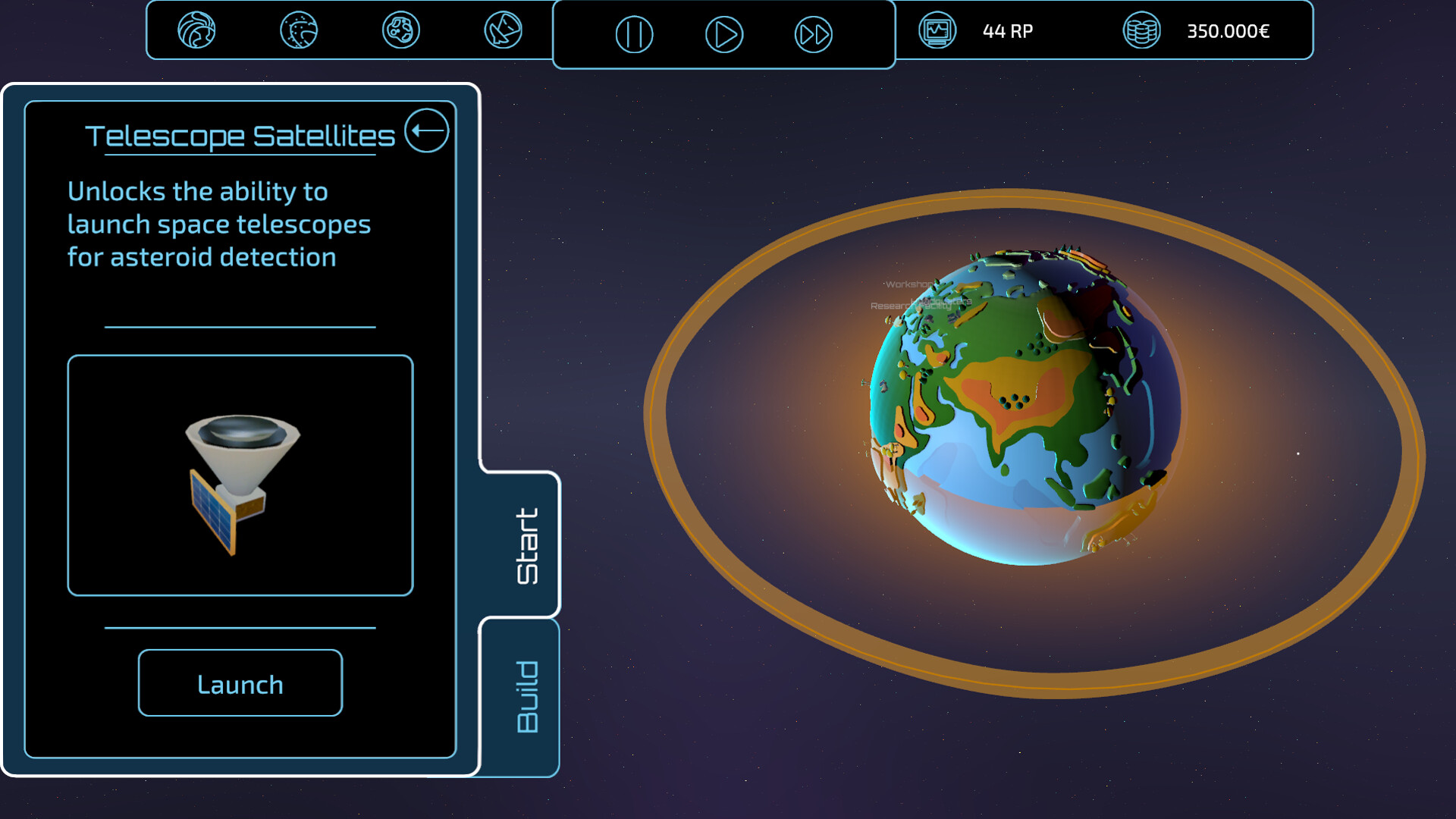Click the coin stack currency icon
The height and width of the screenshot is (819, 1456).
pyautogui.click(x=1141, y=31)
